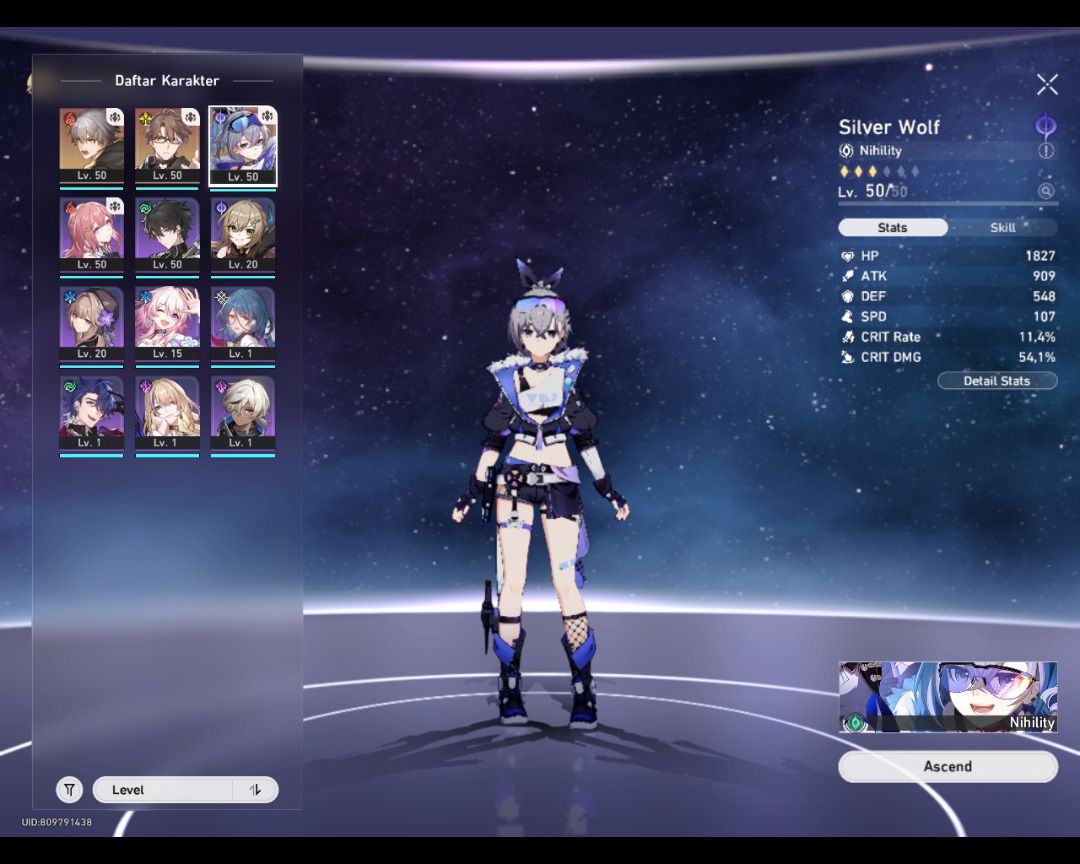Viewport: 1080px width, 864px height.
Task: Close the character screen with the X
Action: pyautogui.click(x=1046, y=84)
